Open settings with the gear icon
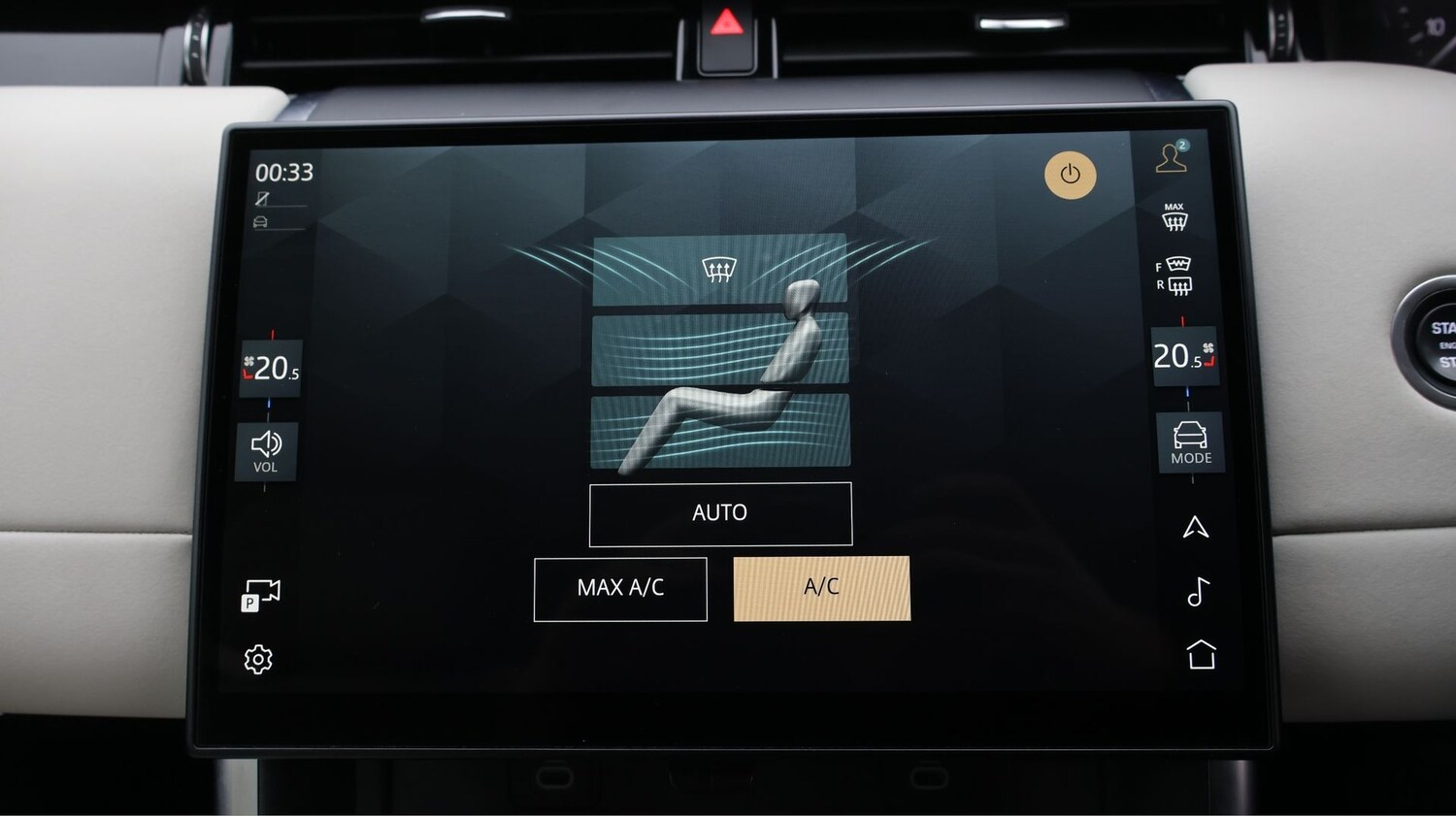The width and height of the screenshot is (1456, 816). pyautogui.click(x=258, y=660)
